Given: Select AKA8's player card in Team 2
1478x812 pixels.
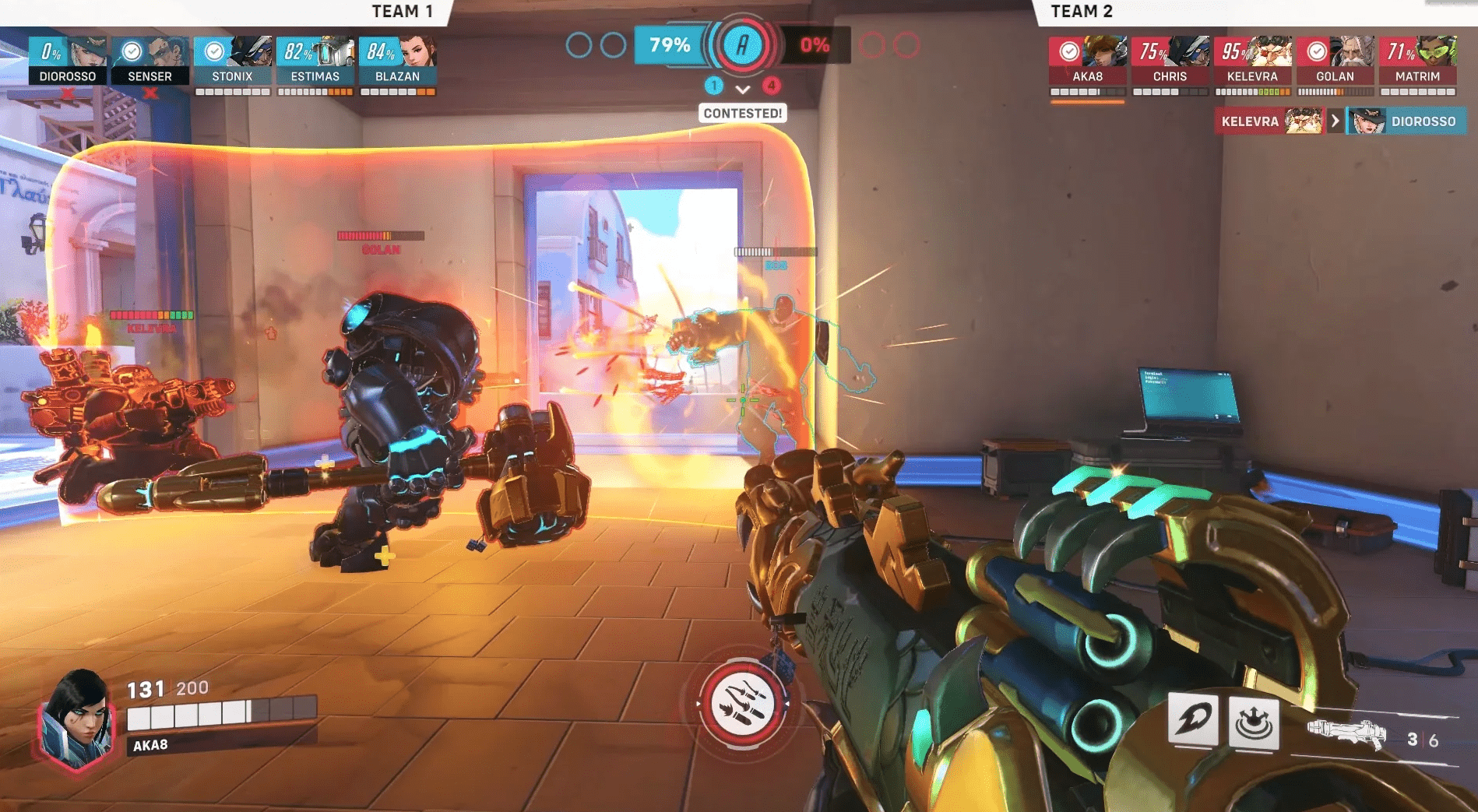Looking at the screenshot, I should pos(1087,60).
